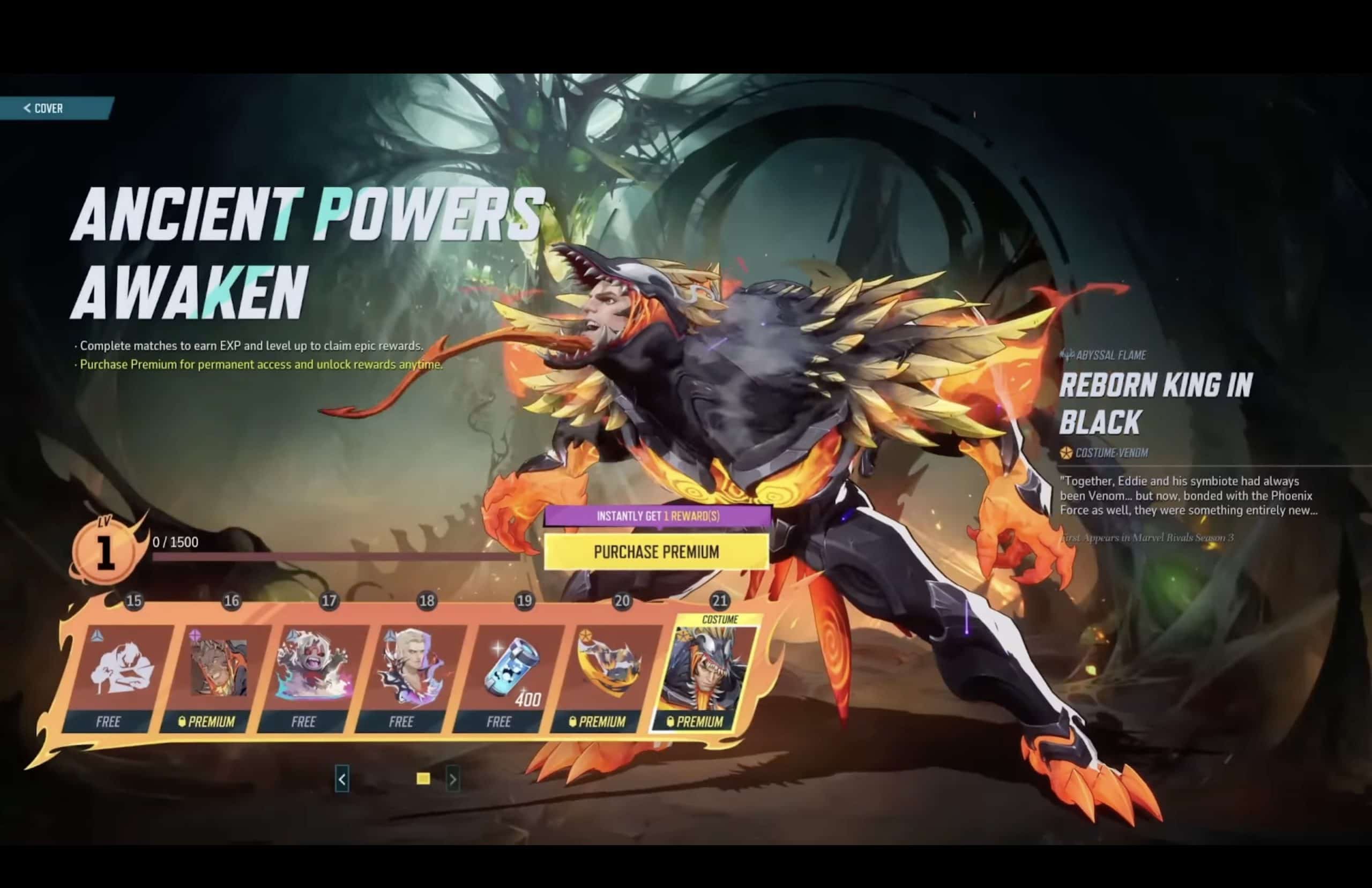Click the Purchase Premium button
The width and height of the screenshot is (1372, 888).
(656, 552)
